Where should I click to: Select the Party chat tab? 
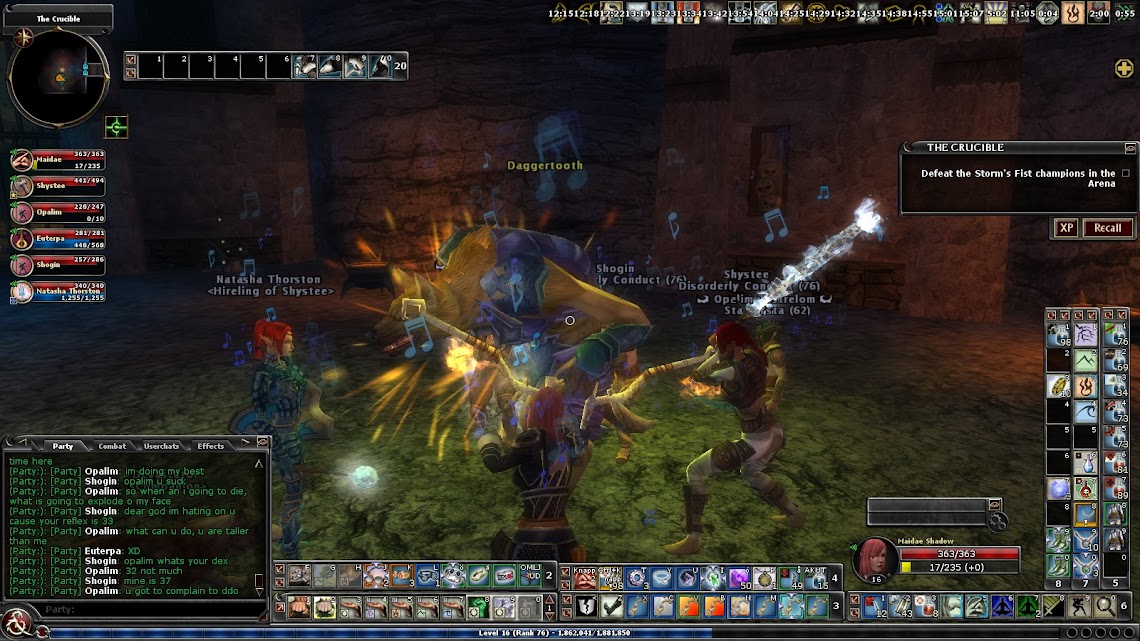[63, 446]
